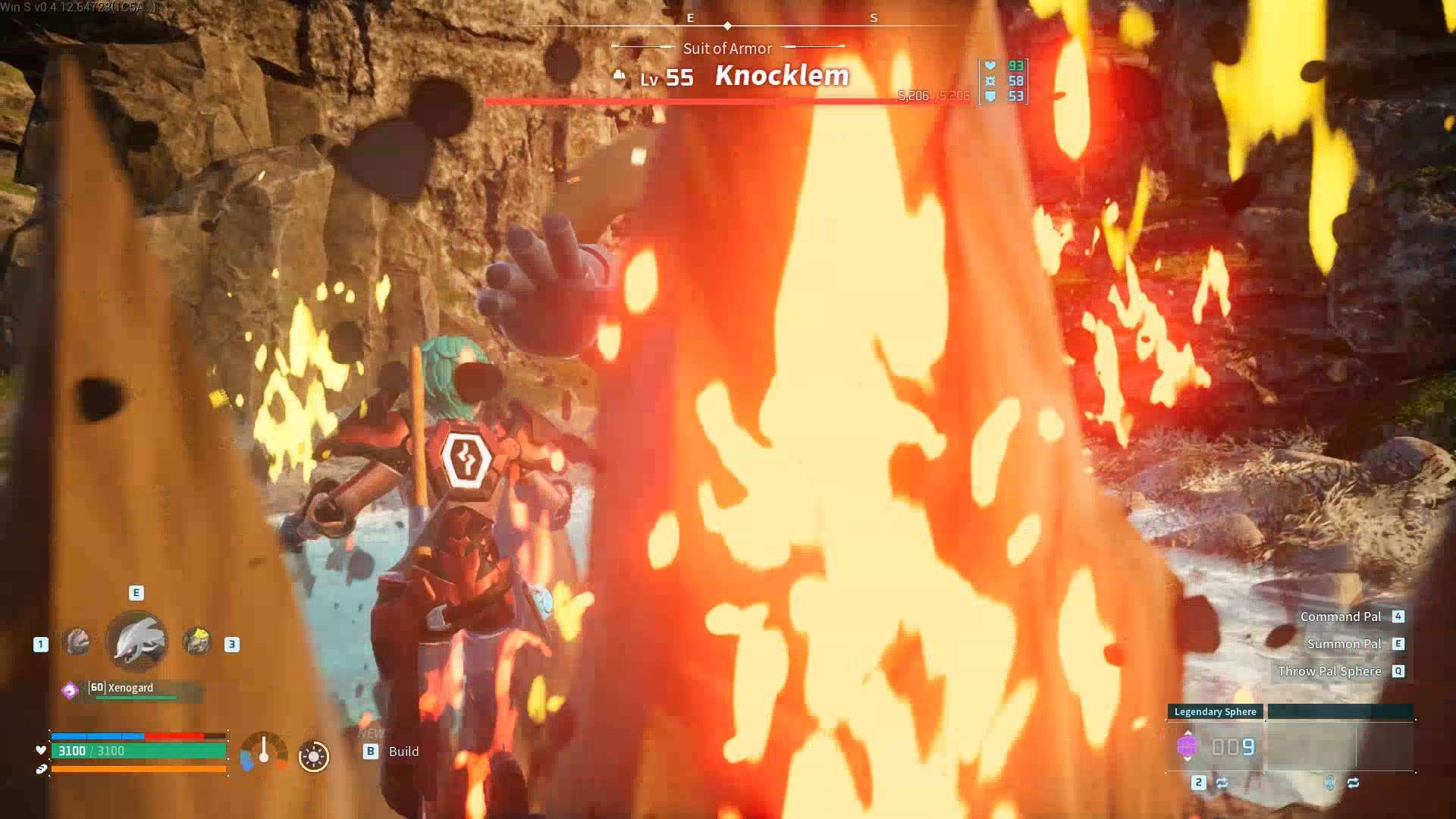Click the Suit of Armor compass marker
This screenshot has height=819, width=1456.
click(727, 48)
